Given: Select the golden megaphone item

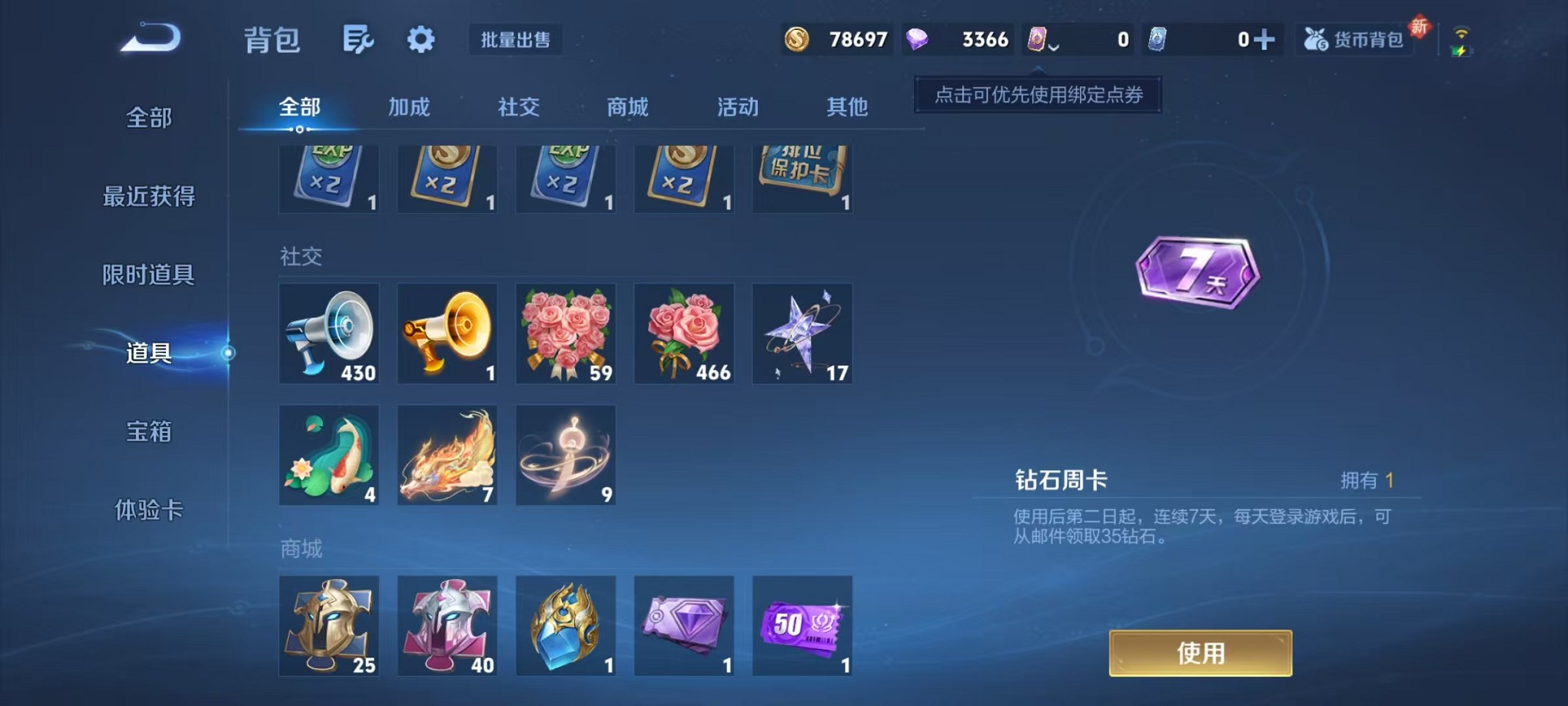Looking at the screenshot, I should [447, 334].
